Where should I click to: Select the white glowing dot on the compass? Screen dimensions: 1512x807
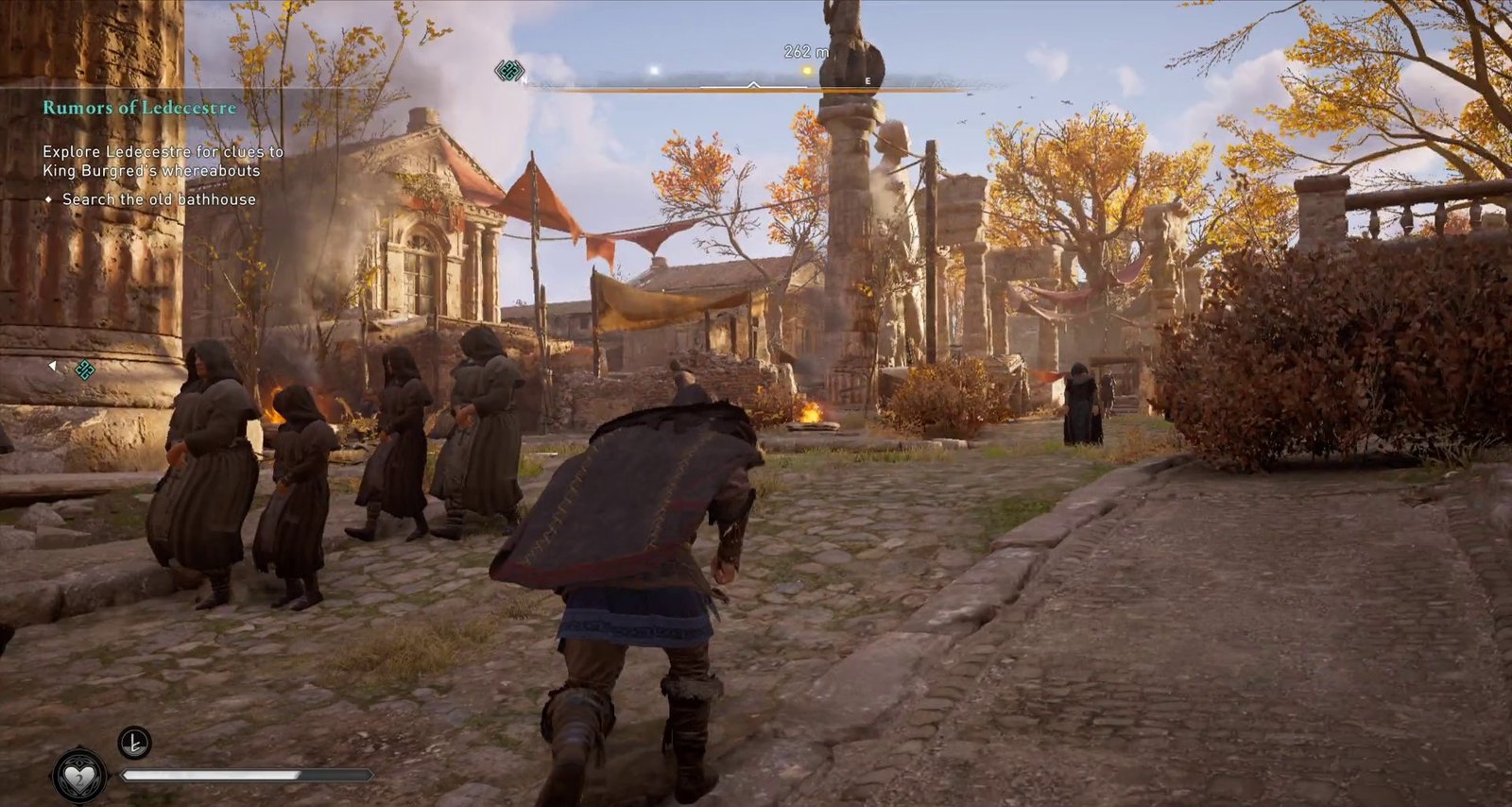(654, 71)
